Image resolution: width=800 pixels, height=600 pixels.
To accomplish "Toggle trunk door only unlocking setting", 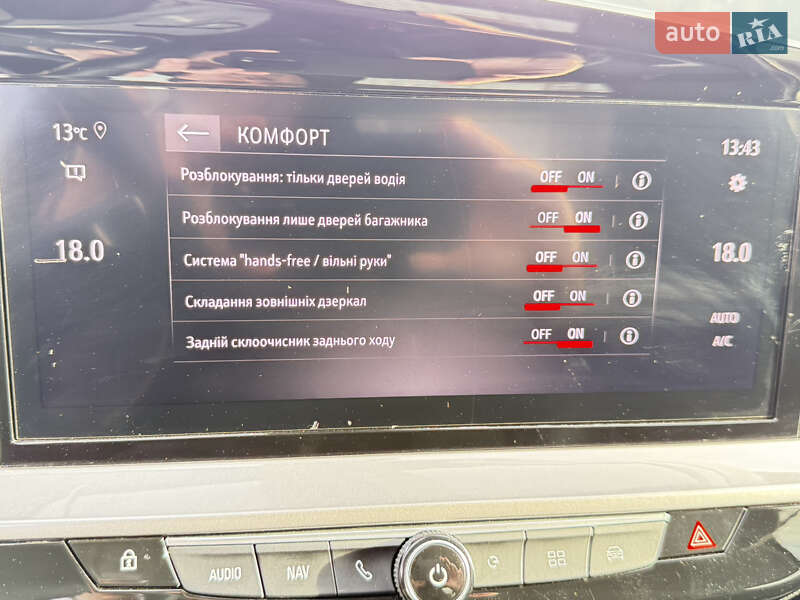I will tap(565, 218).
